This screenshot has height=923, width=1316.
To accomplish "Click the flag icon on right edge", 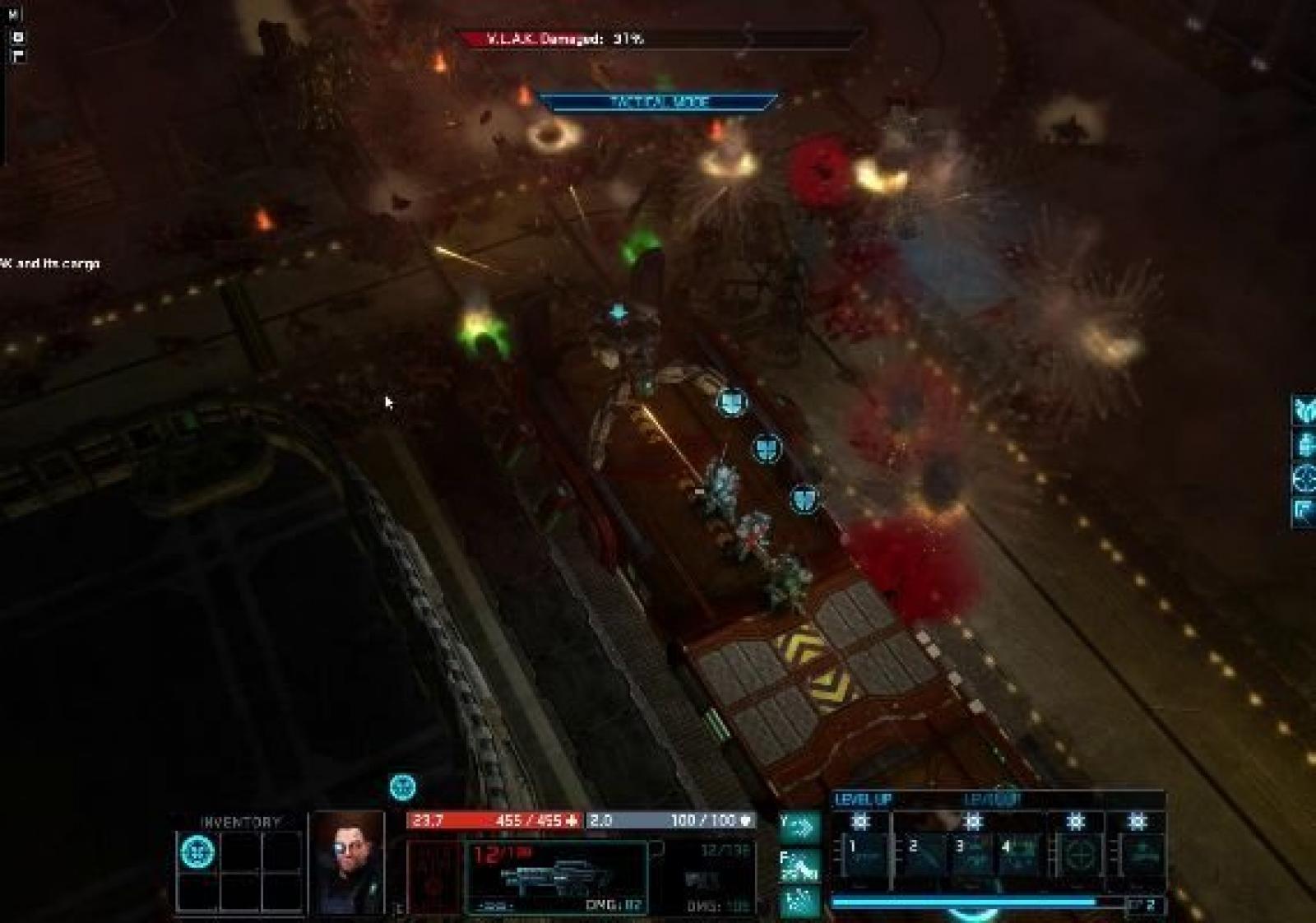I will point(1305,511).
